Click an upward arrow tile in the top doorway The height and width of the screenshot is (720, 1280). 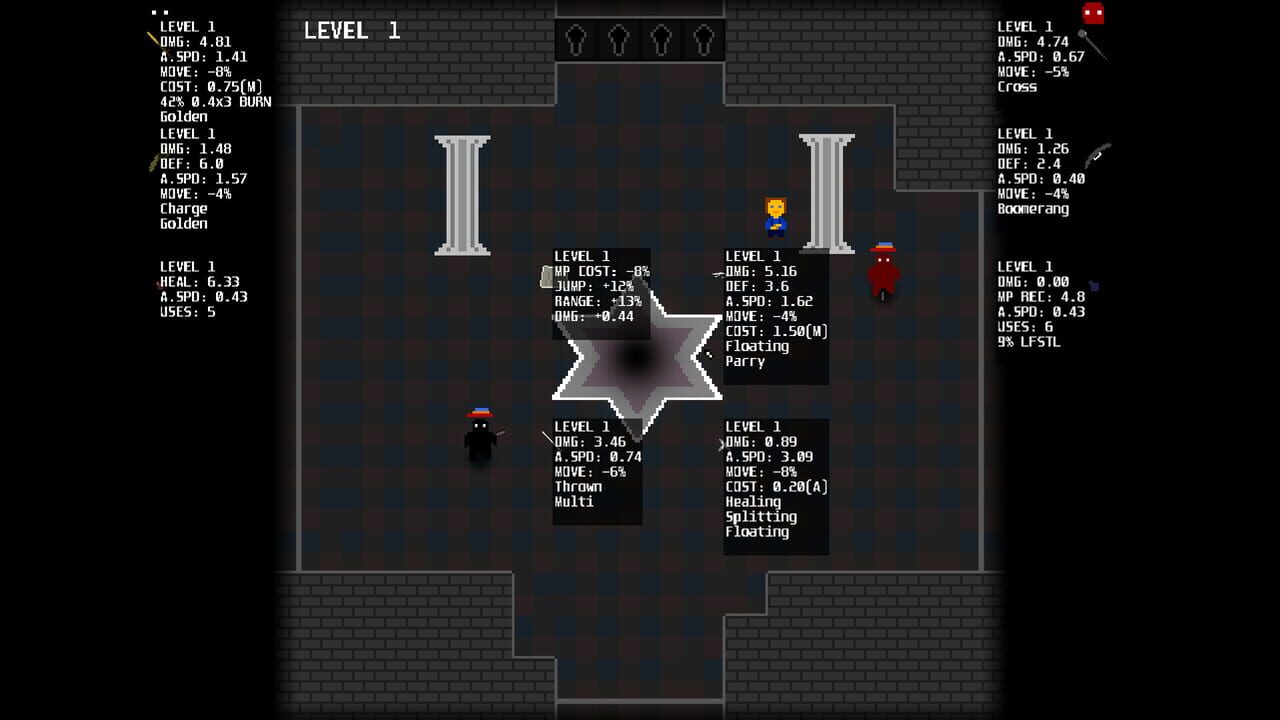(x=577, y=40)
